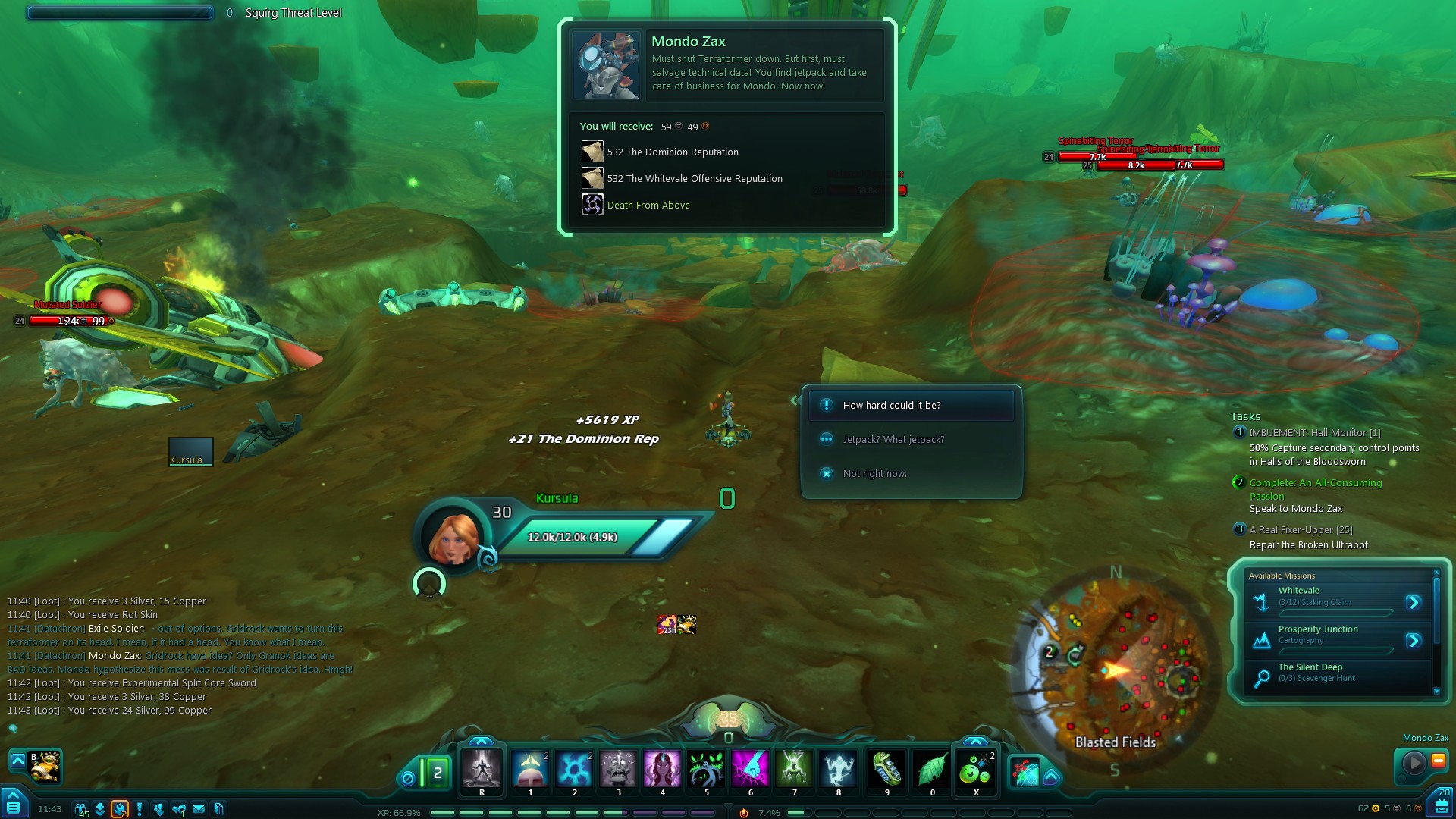This screenshot has width=1456, height=819.
Task: Open the Blasted Fields minimap
Action: [x=1115, y=667]
